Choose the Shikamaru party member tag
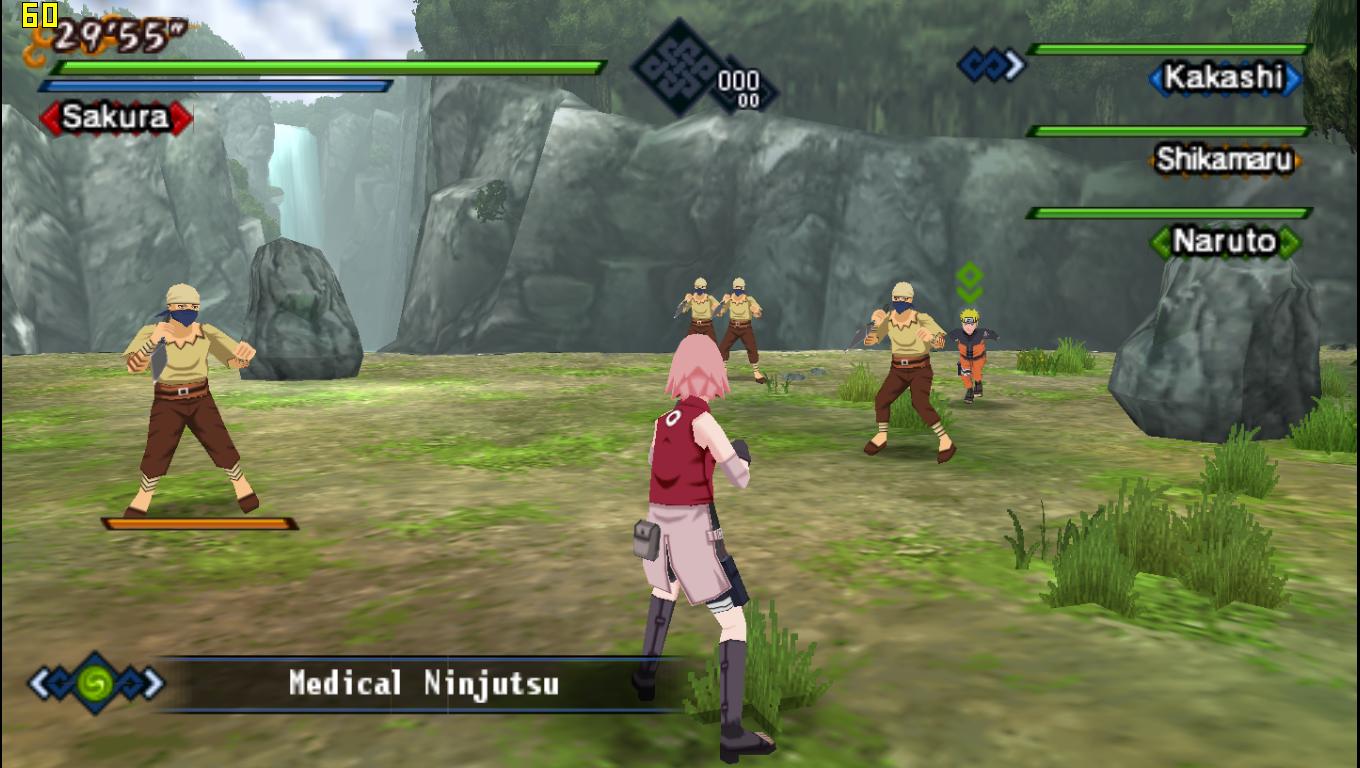This screenshot has height=768, width=1360. click(x=1224, y=160)
